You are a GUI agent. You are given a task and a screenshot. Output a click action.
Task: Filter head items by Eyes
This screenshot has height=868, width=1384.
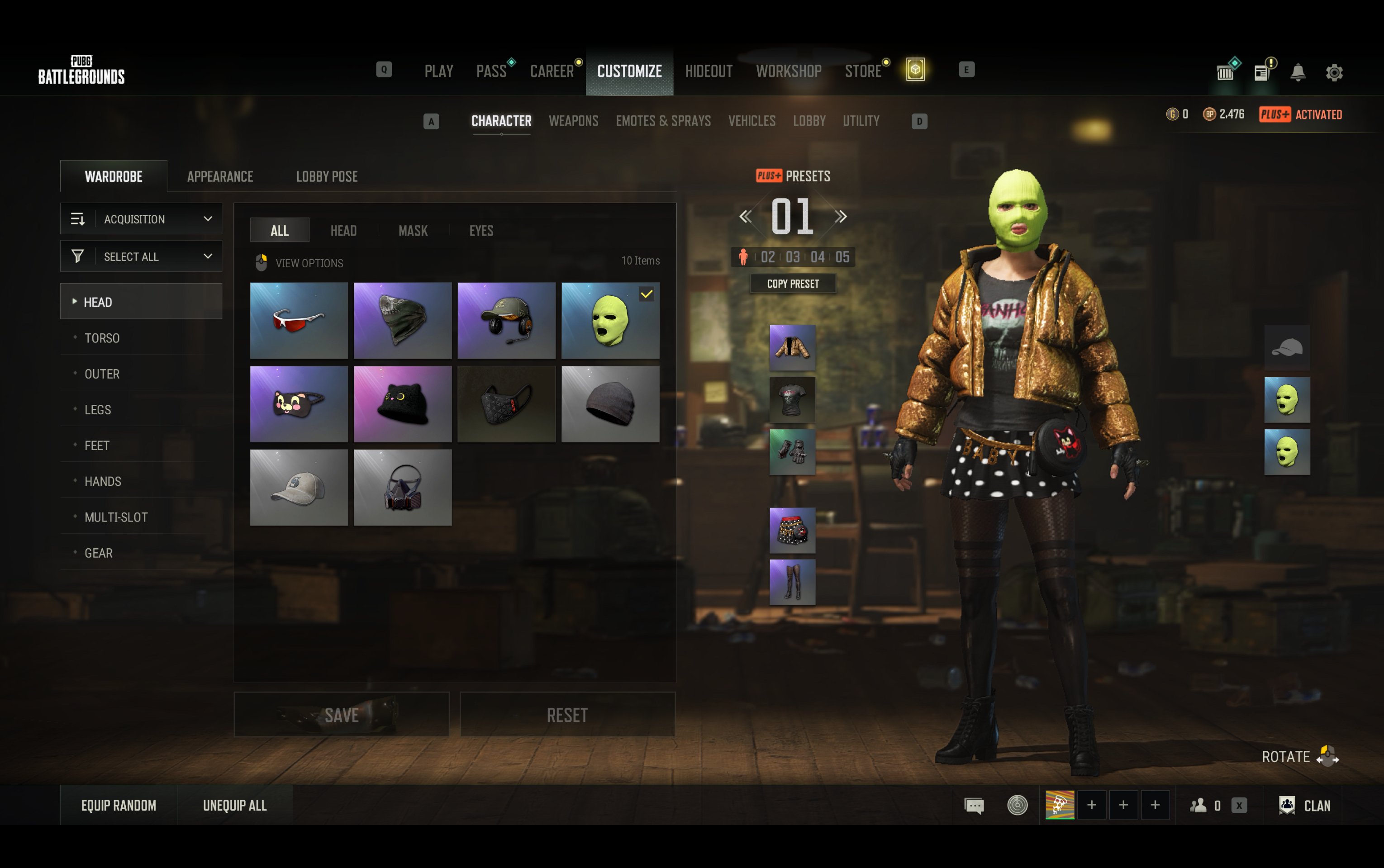click(x=481, y=230)
